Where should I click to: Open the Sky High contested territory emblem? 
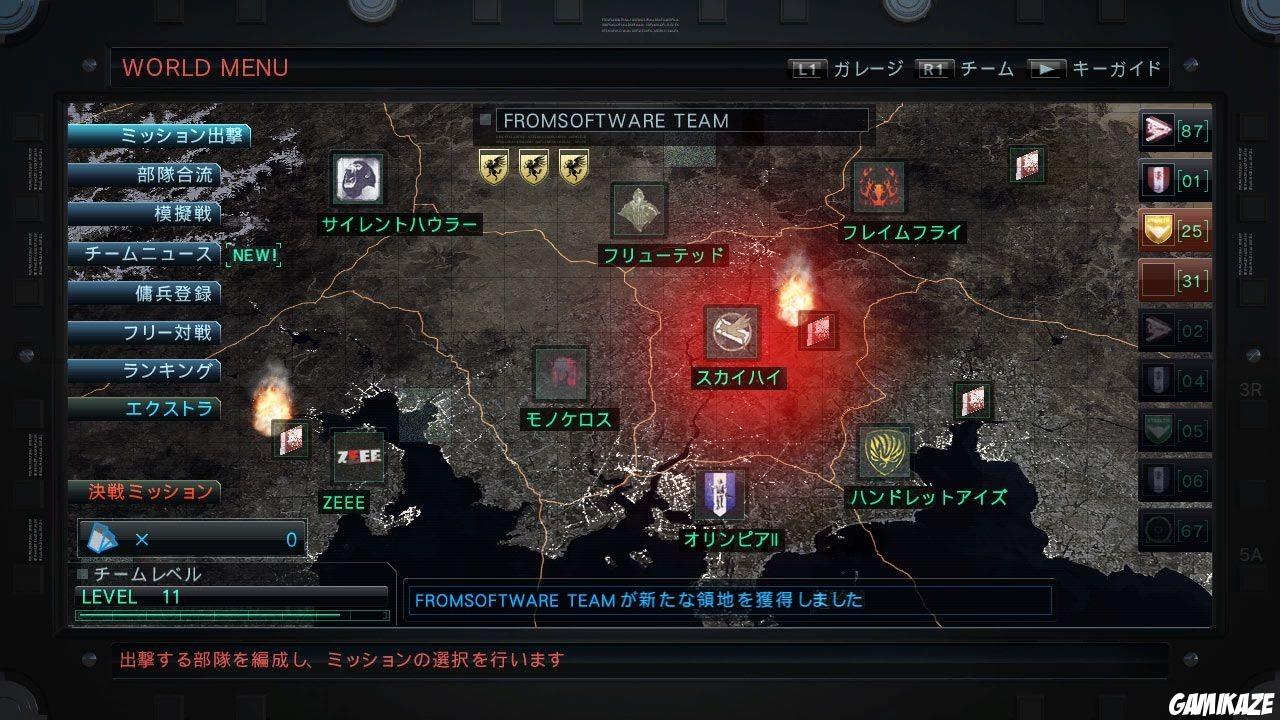[732, 332]
